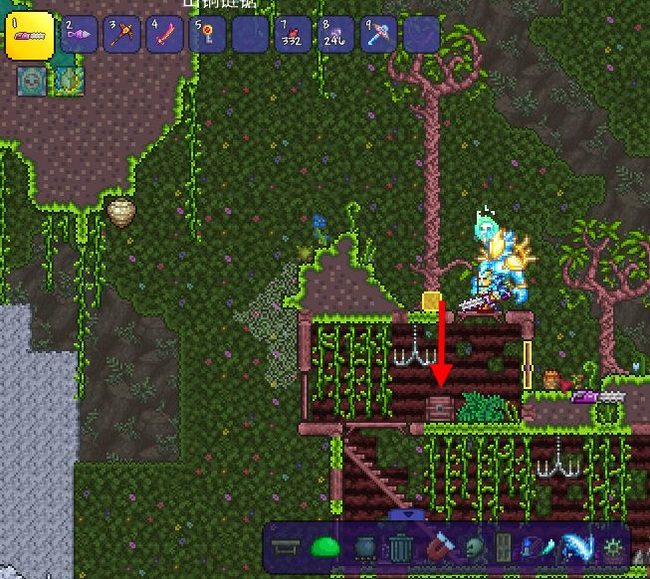The width and height of the screenshot is (650, 579).
Task: Select the purple drill in hotbar slot 2
Action: (x=80, y=35)
